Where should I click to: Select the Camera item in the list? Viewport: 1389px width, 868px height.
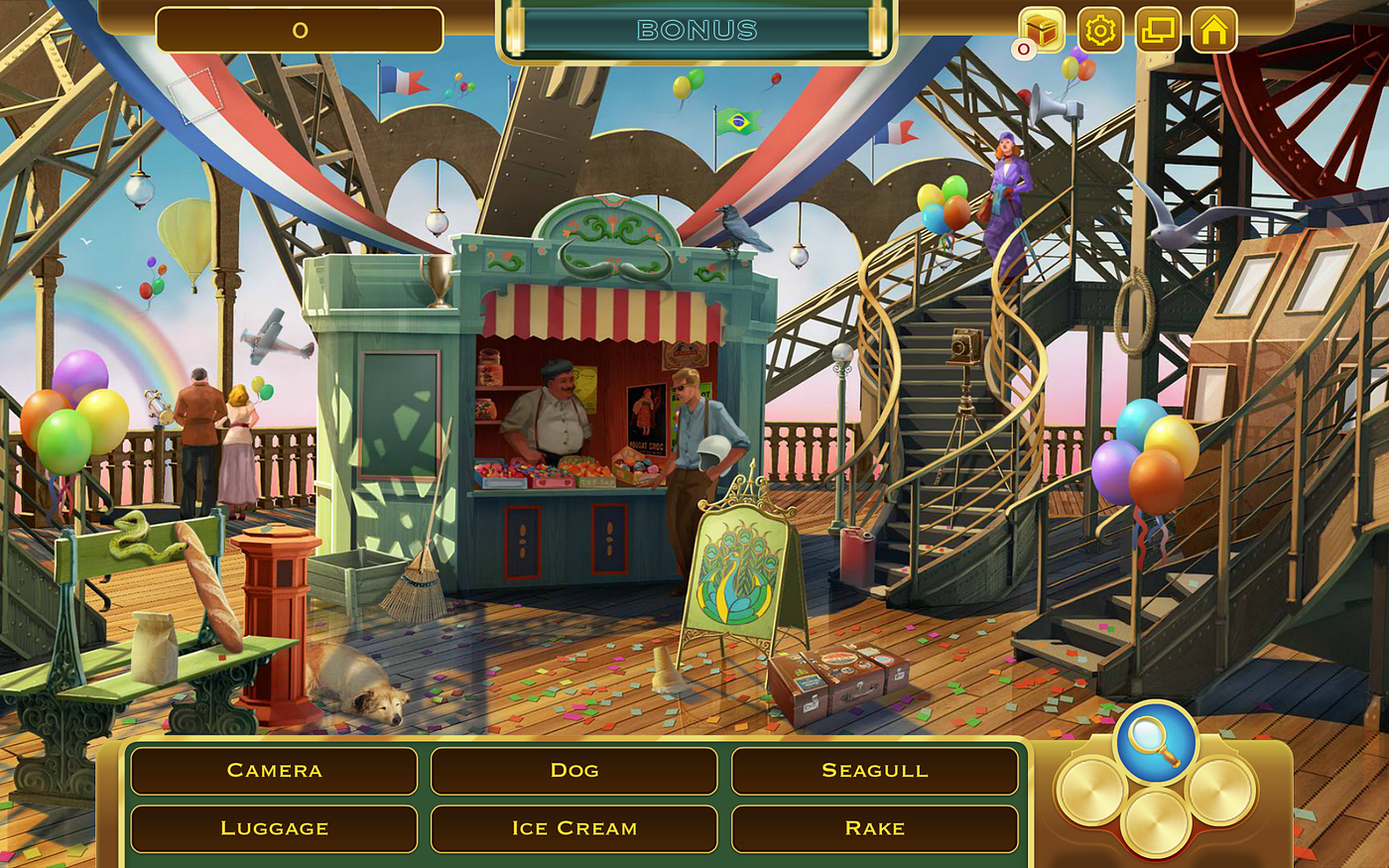(x=274, y=771)
